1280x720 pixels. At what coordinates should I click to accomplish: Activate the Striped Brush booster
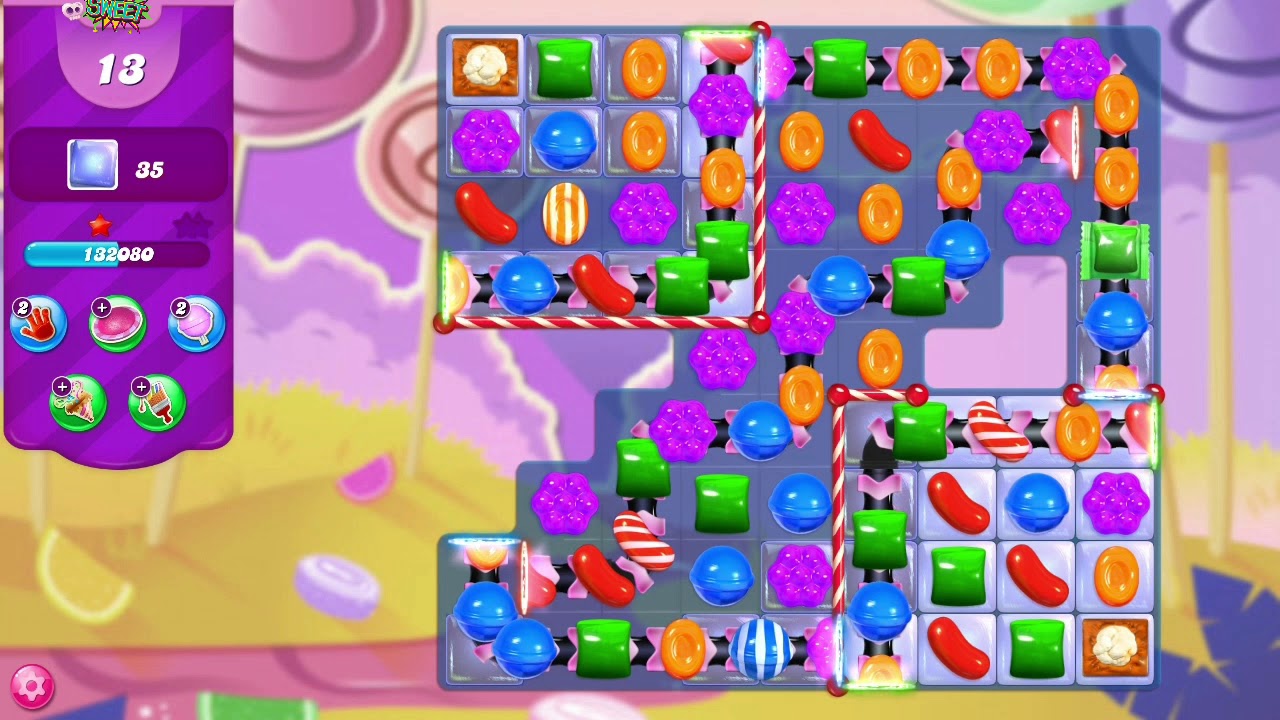click(x=157, y=402)
